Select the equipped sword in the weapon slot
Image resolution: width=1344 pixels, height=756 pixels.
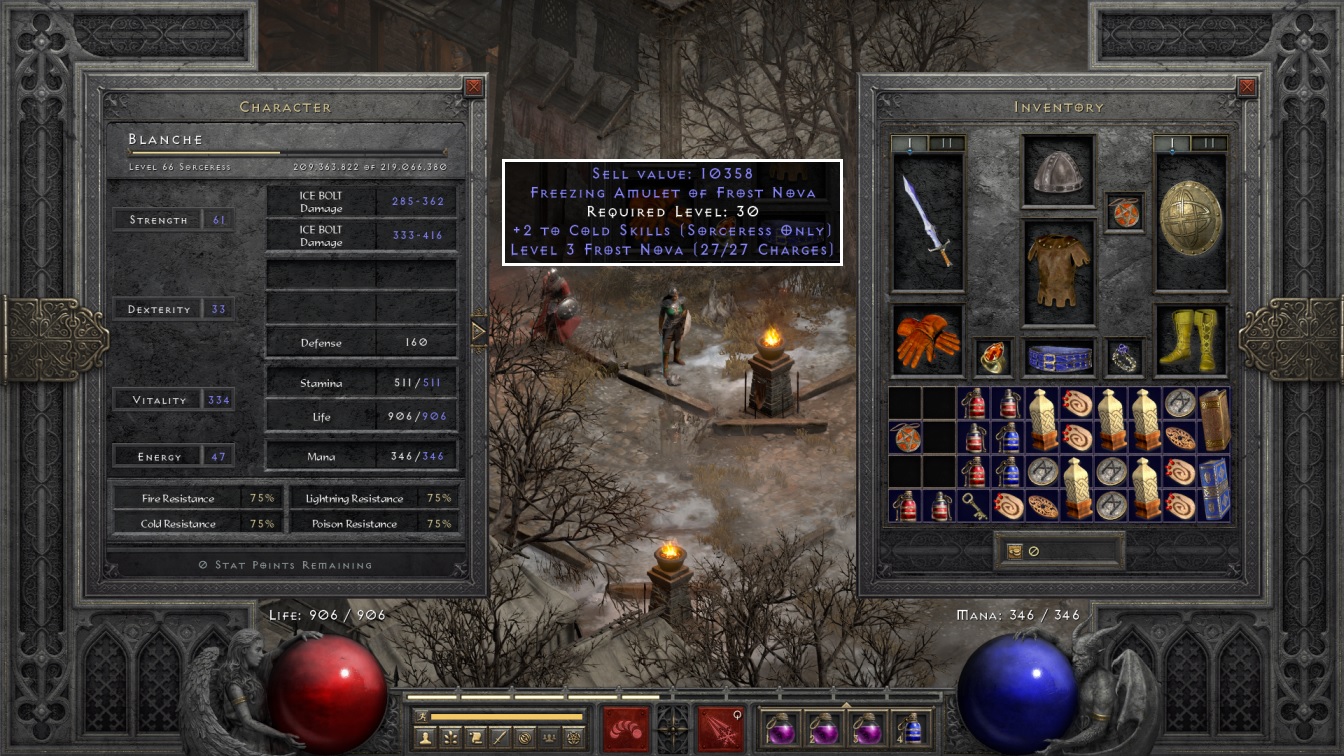(927, 220)
